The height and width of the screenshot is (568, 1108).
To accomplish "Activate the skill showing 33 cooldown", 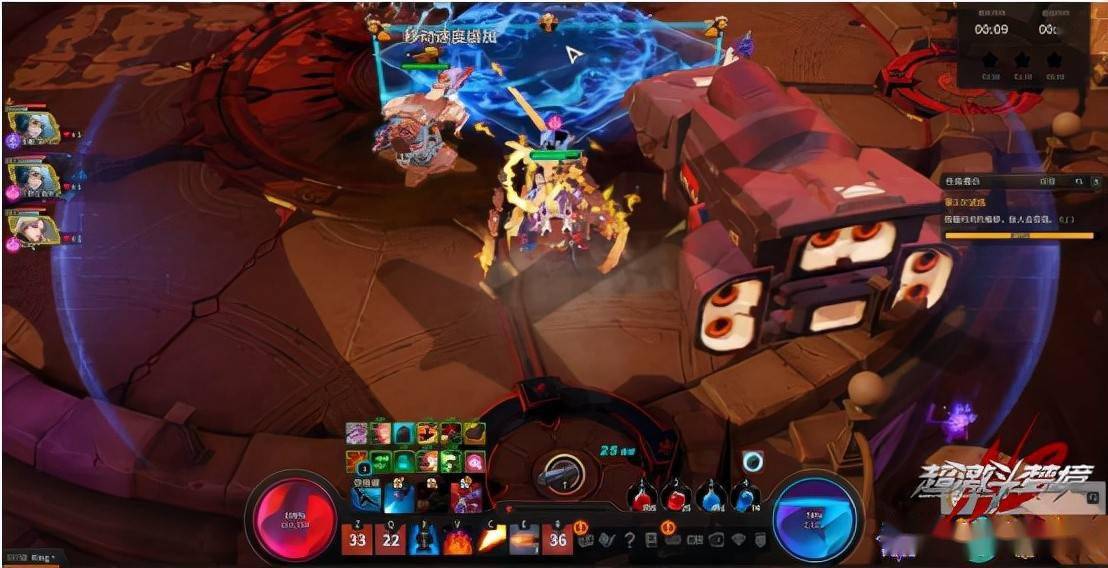I will pos(357,540).
